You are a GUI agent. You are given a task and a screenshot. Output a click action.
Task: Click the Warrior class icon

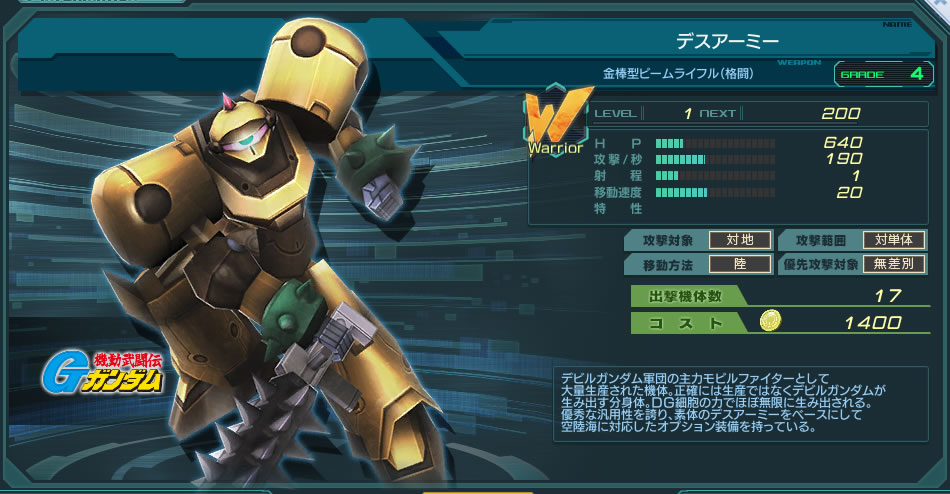point(554,125)
